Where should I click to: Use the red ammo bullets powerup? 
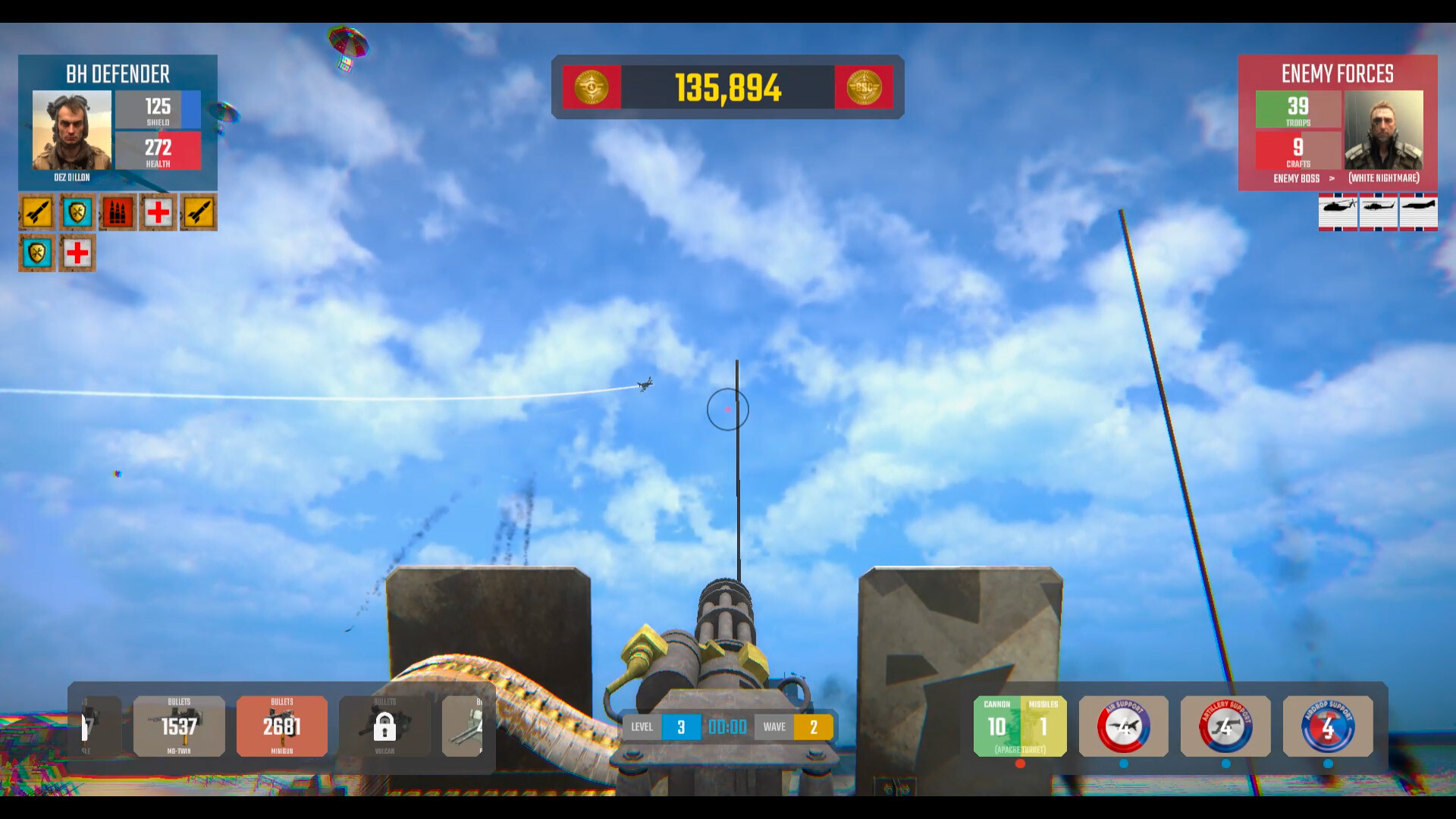pyautogui.click(x=117, y=212)
